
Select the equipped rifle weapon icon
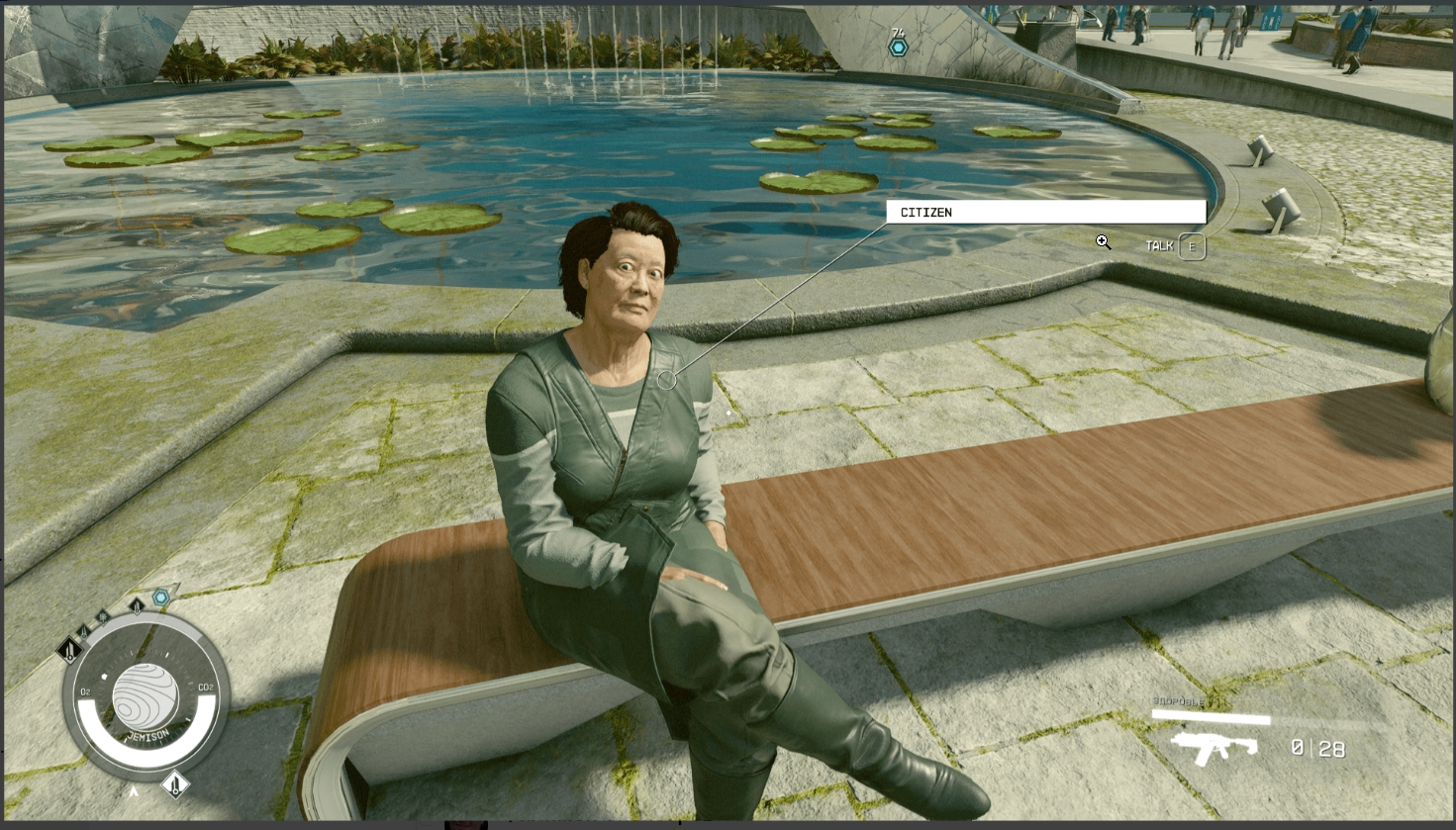tap(1213, 748)
